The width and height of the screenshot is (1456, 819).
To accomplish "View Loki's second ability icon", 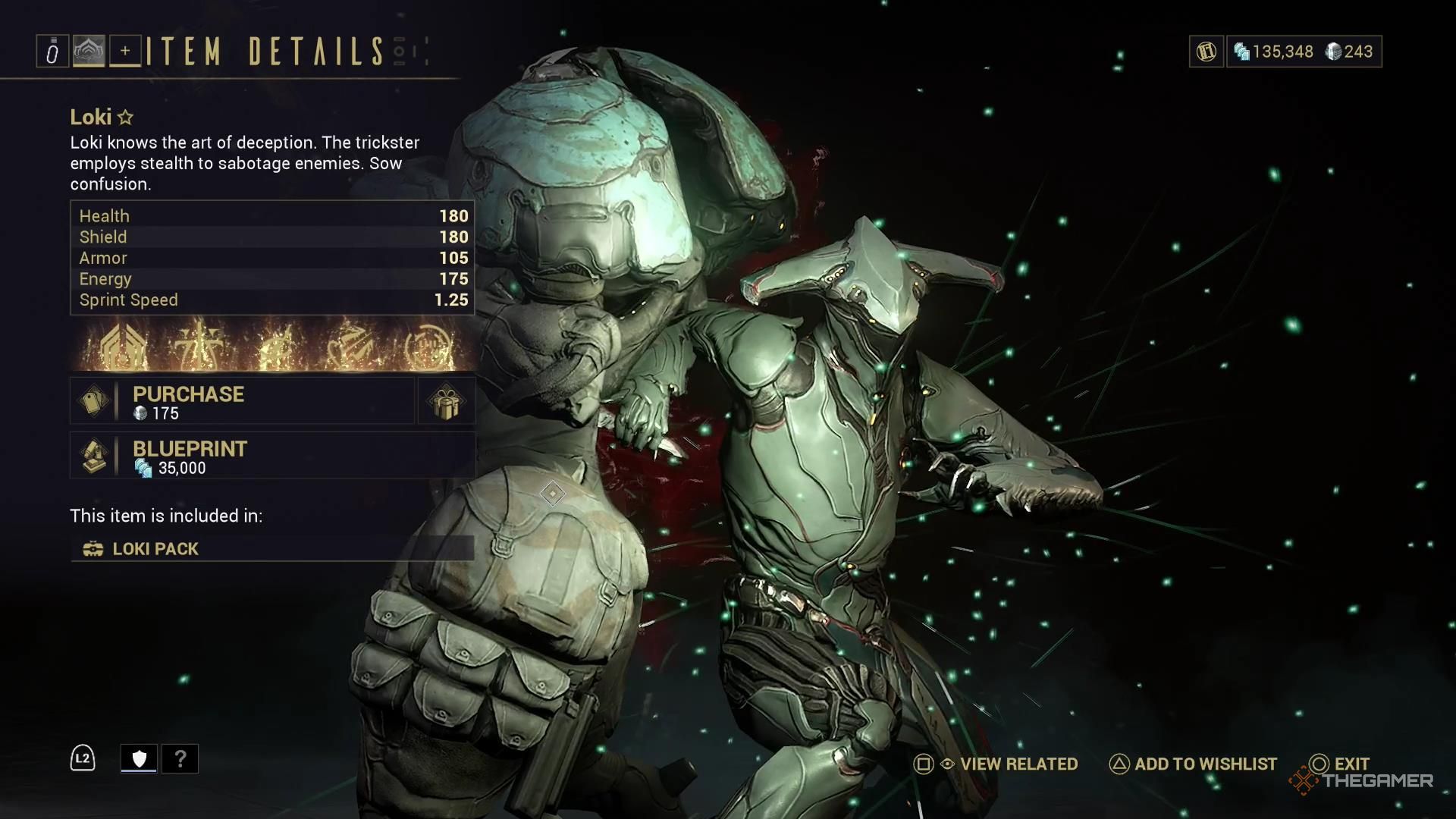I will tap(199, 347).
